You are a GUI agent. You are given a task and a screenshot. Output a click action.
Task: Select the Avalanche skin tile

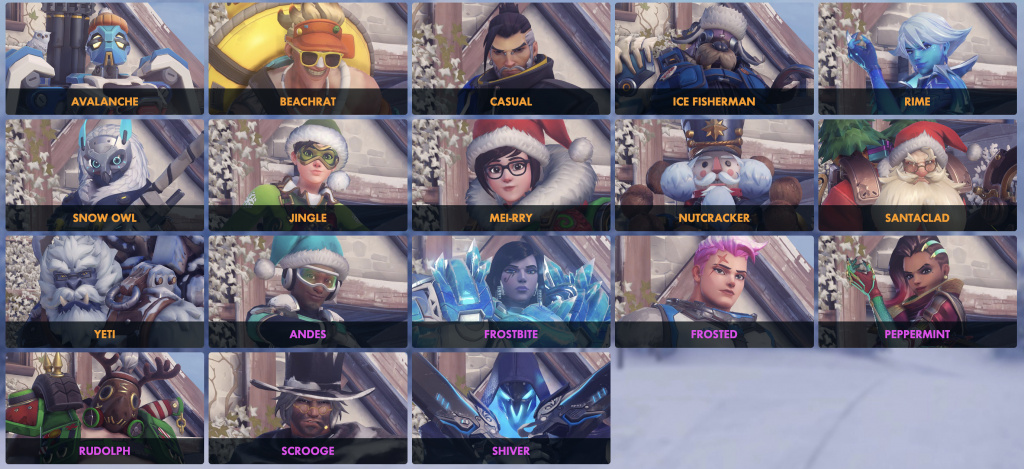[x=105, y=58]
